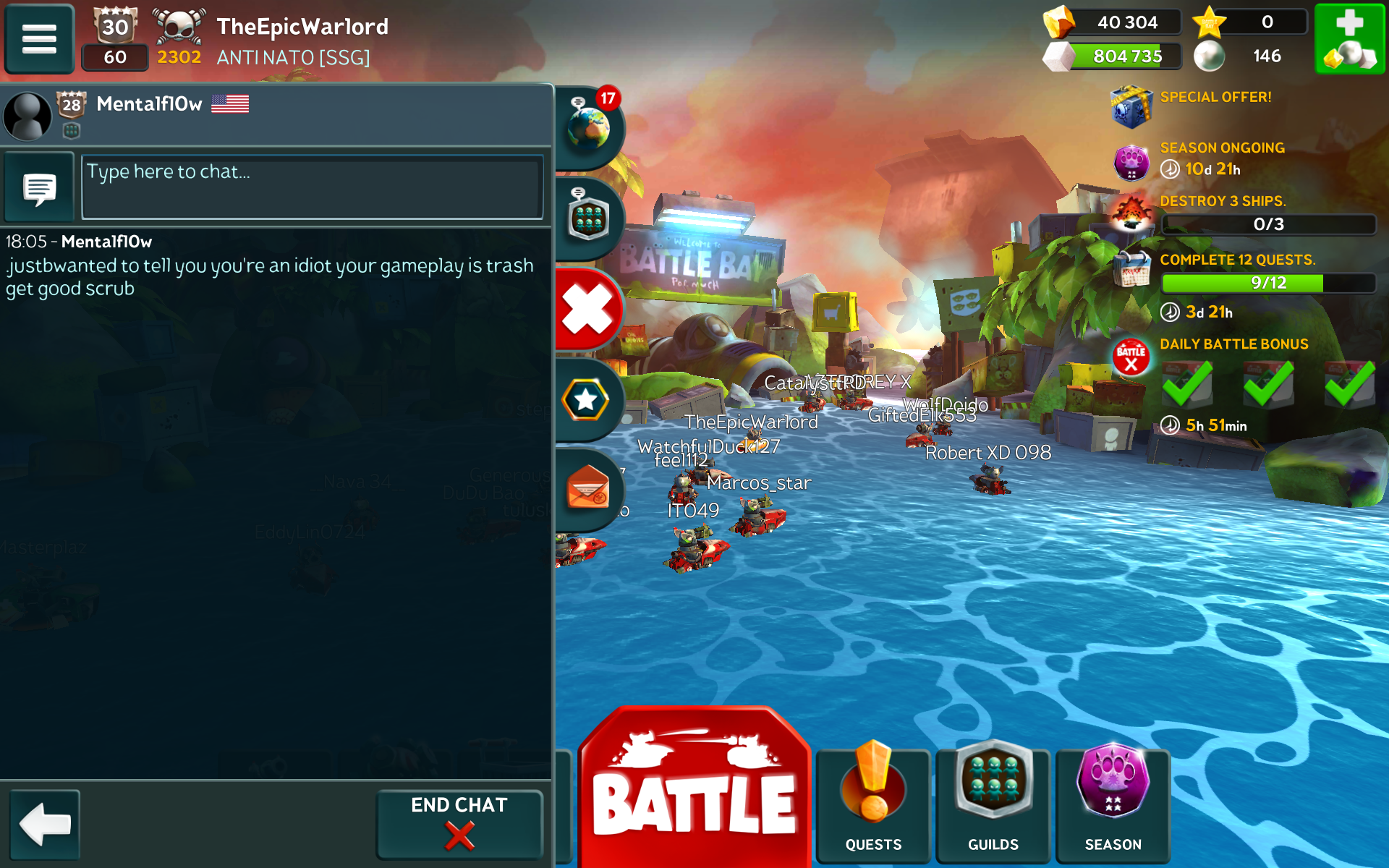Open Mentalfl0w's player avatar

pyautogui.click(x=27, y=115)
